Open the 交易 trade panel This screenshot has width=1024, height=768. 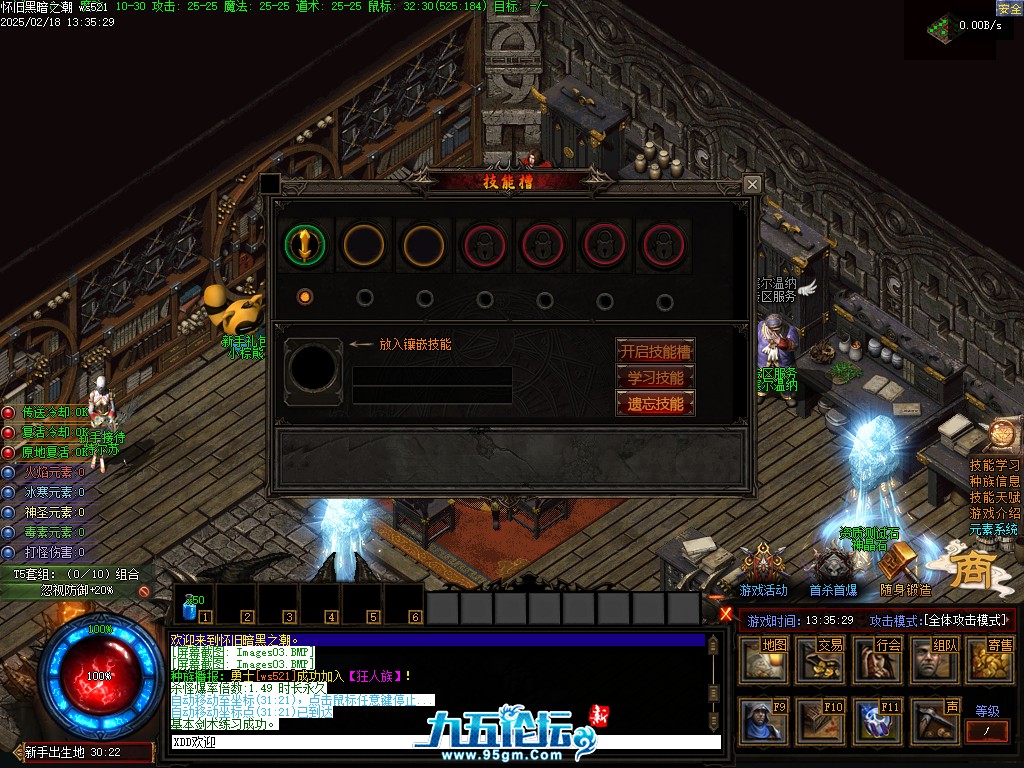(x=819, y=660)
